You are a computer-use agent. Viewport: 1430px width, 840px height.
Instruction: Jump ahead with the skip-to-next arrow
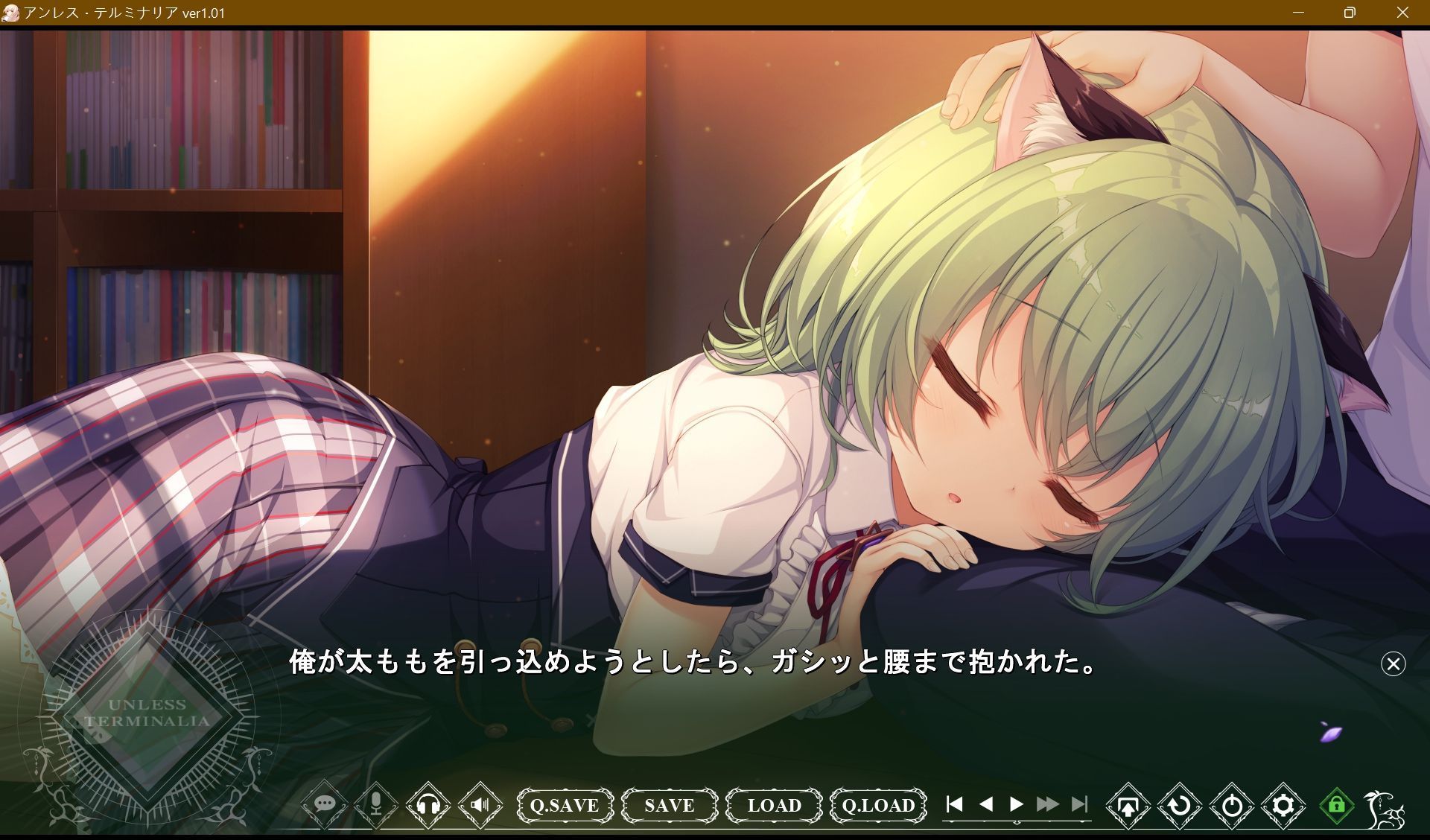(x=1078, y=804)
